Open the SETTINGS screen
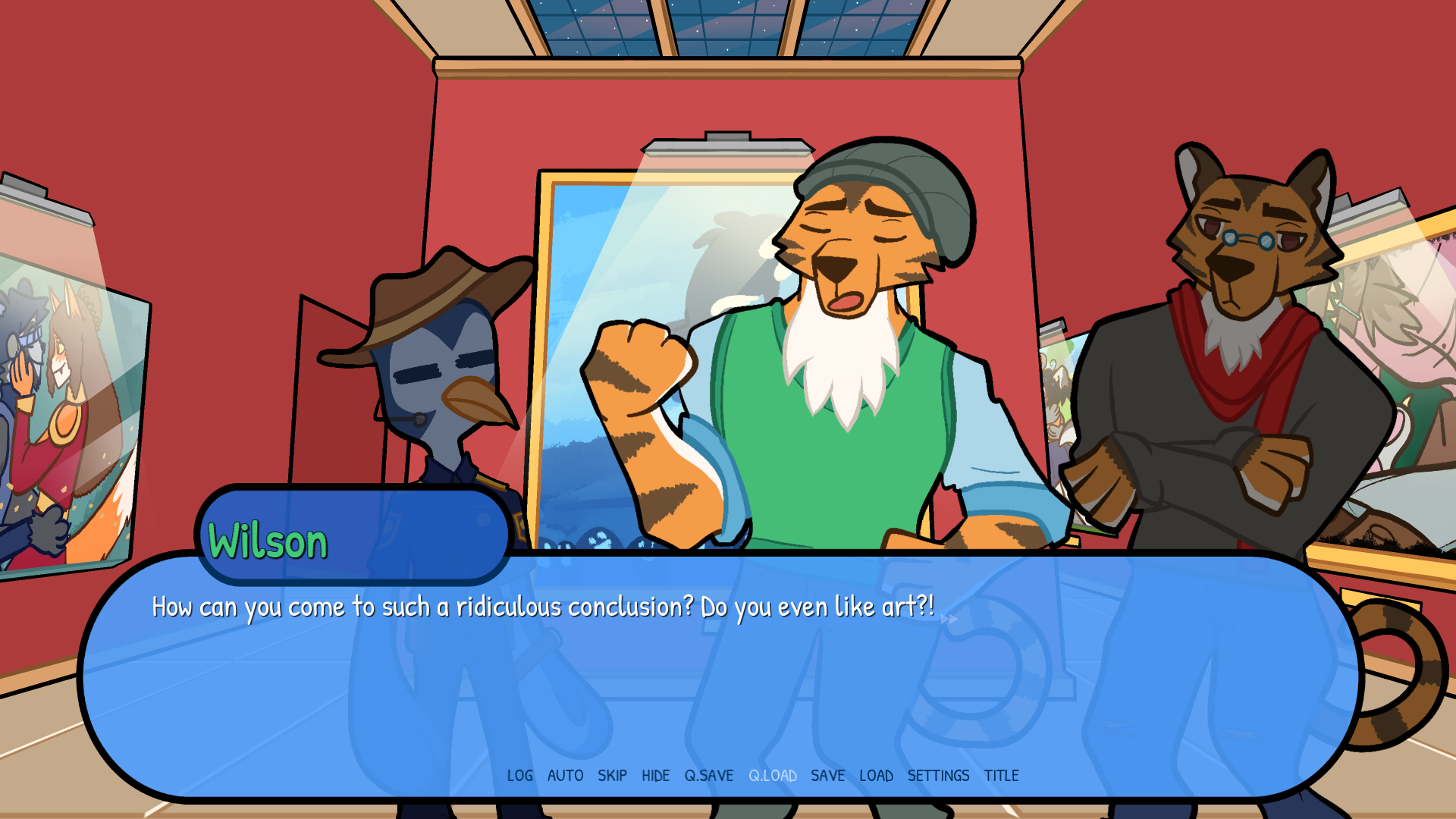The width and height of the screenshot is (1456, 819). [x=940, y=776]
